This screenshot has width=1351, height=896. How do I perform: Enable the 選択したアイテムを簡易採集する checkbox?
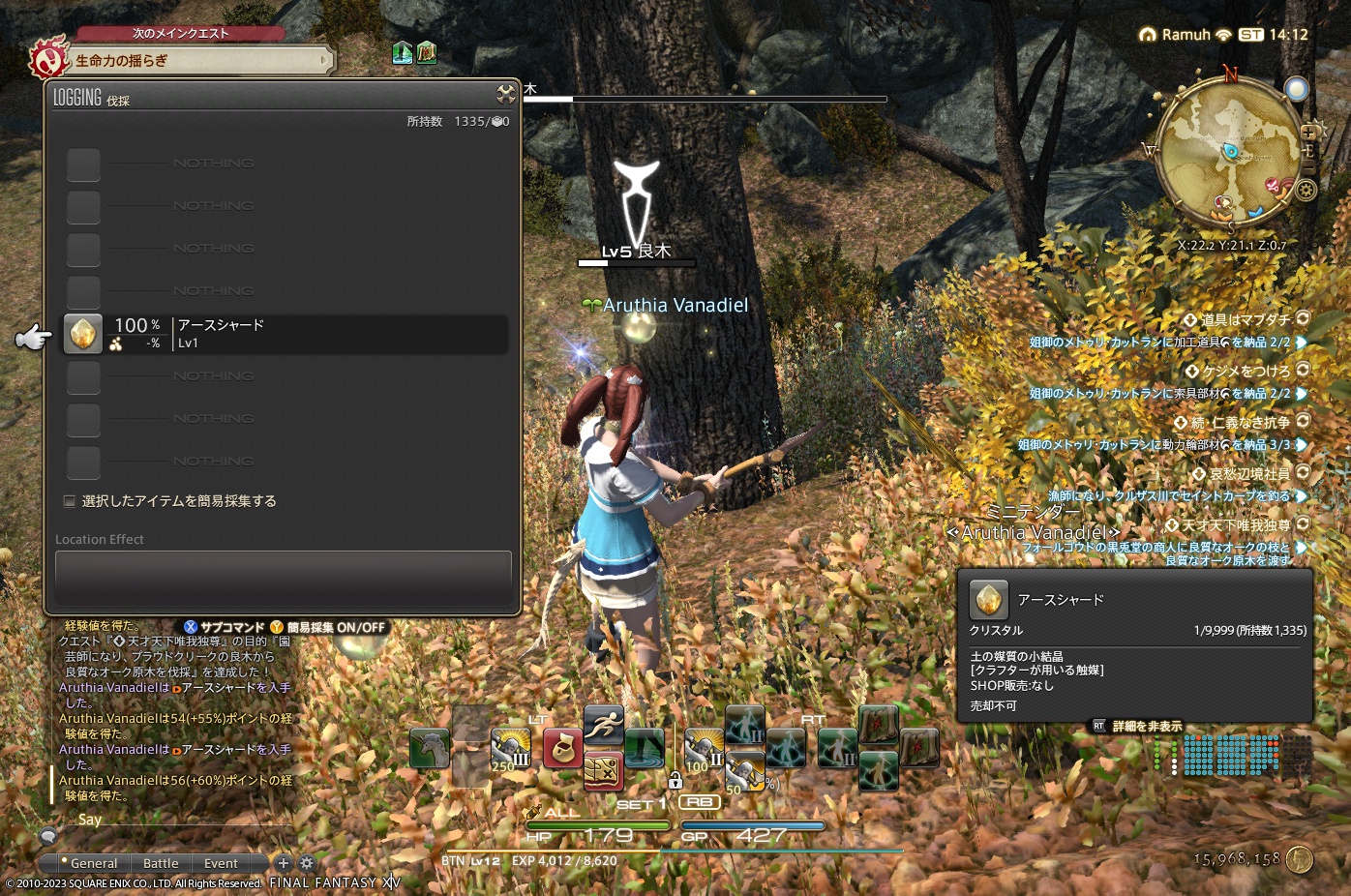(x=69, y=500)
